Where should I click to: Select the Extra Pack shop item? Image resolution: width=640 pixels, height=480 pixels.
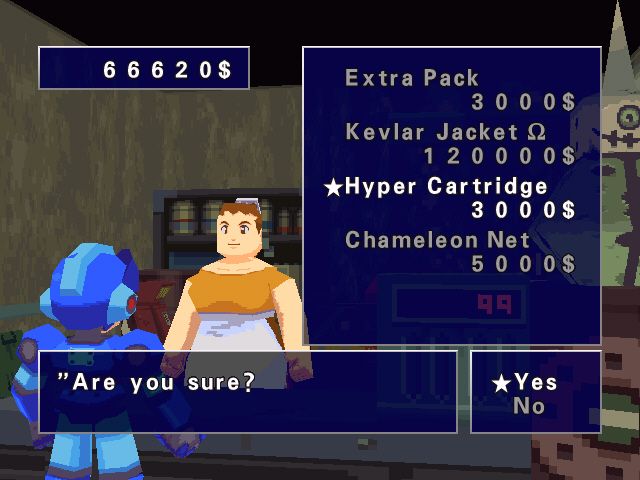tap(412, 78)
